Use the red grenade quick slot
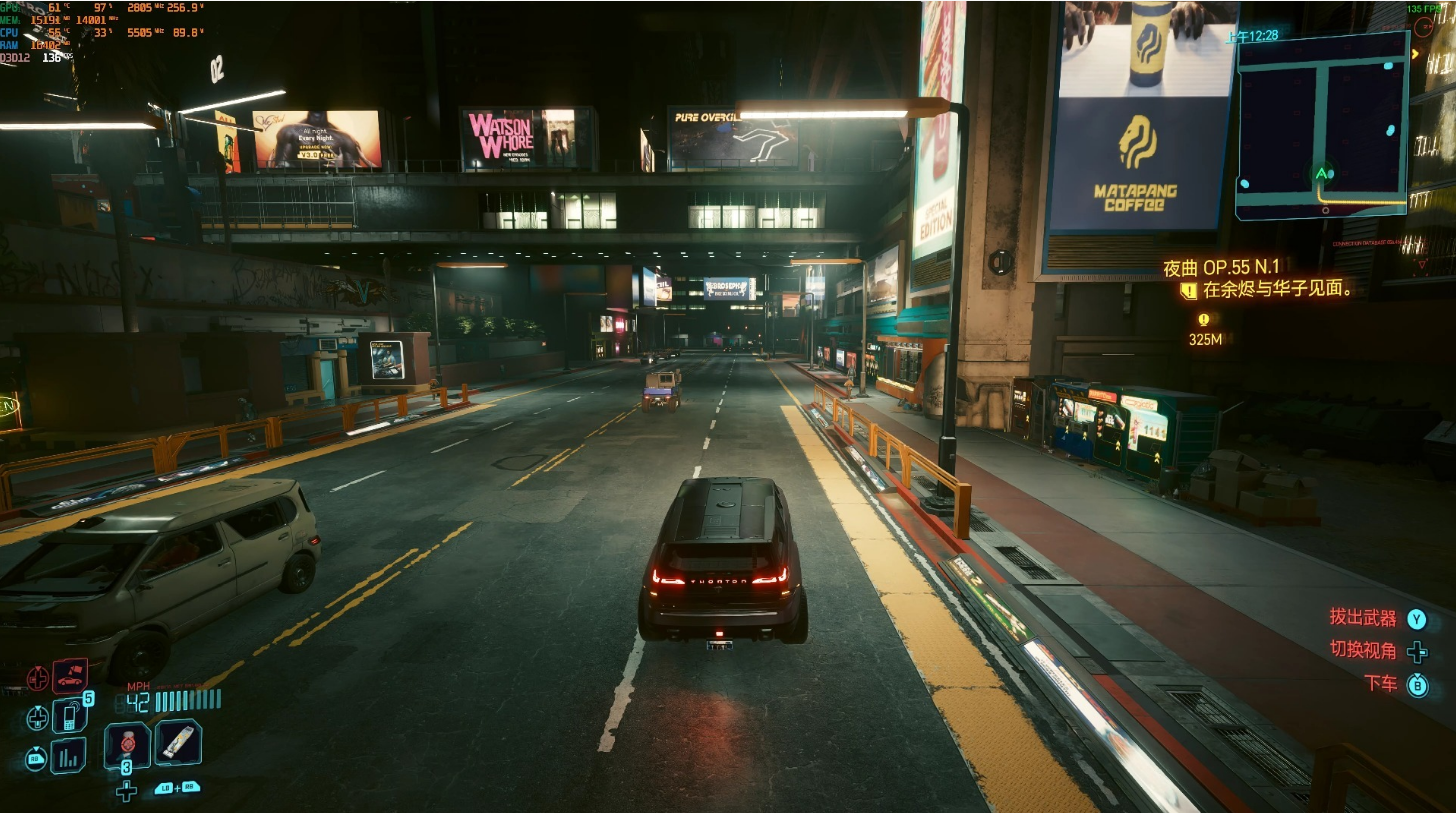This screenshot has width=1456, height=813. pyautogui.click(x=127, y=743)
